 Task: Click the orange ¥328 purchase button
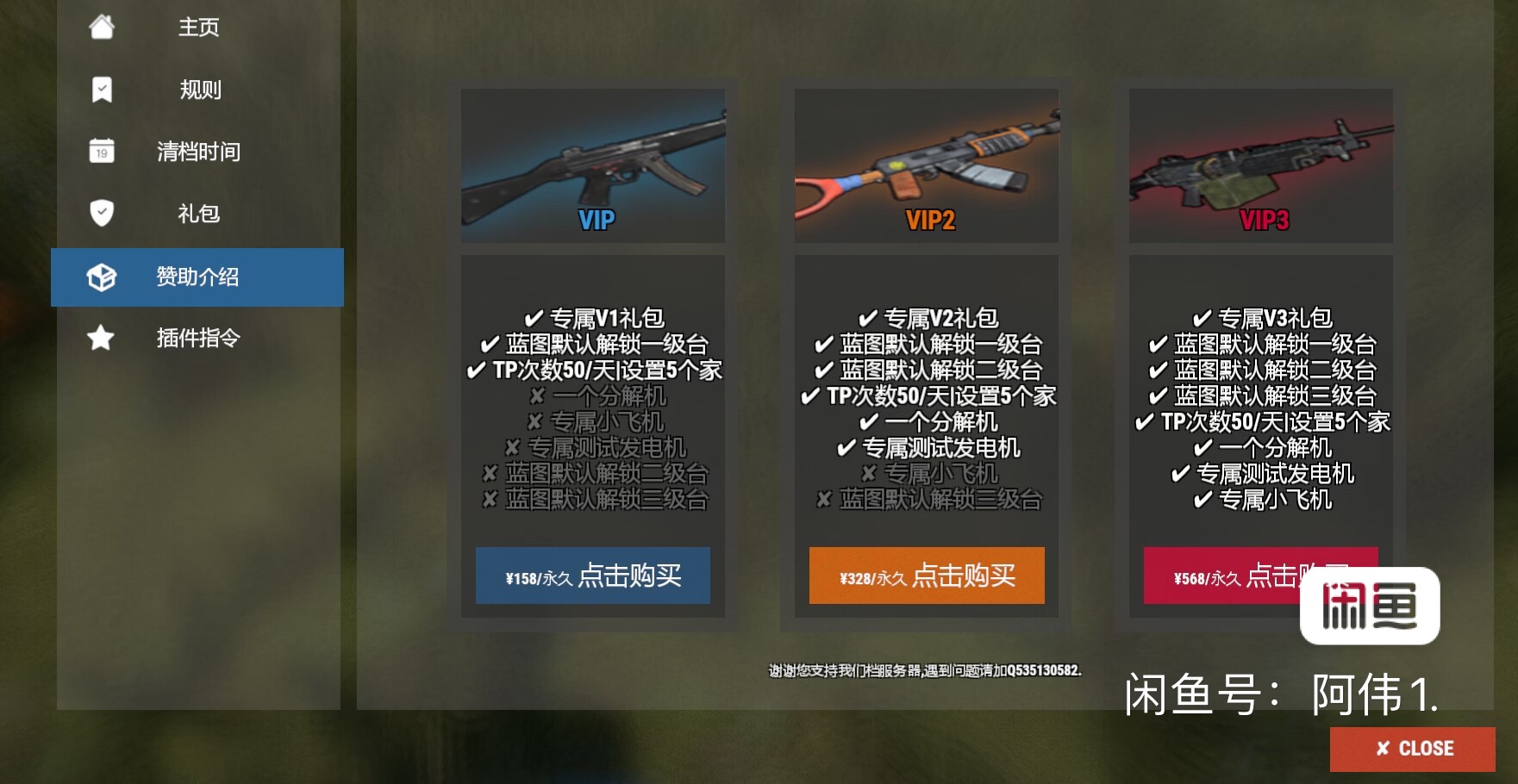(x=927, y=576)
